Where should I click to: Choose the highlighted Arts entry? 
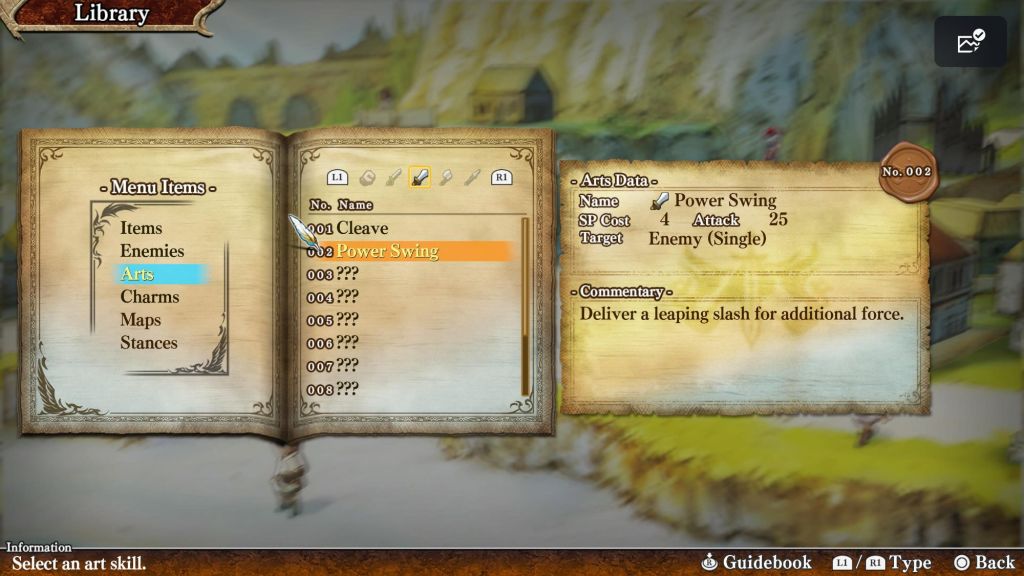[x=138, y=274]
